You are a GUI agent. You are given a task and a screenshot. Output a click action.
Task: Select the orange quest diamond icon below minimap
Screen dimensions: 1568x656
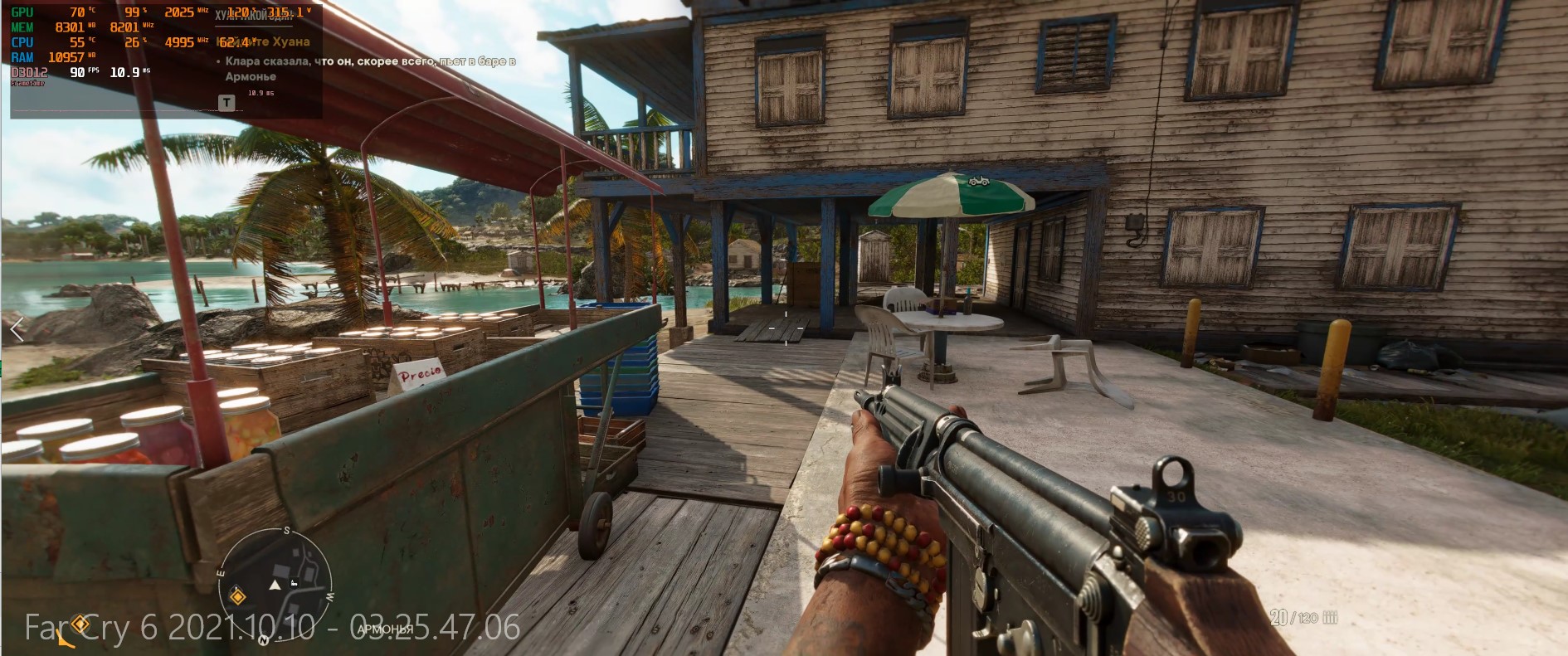pos(80,623)
